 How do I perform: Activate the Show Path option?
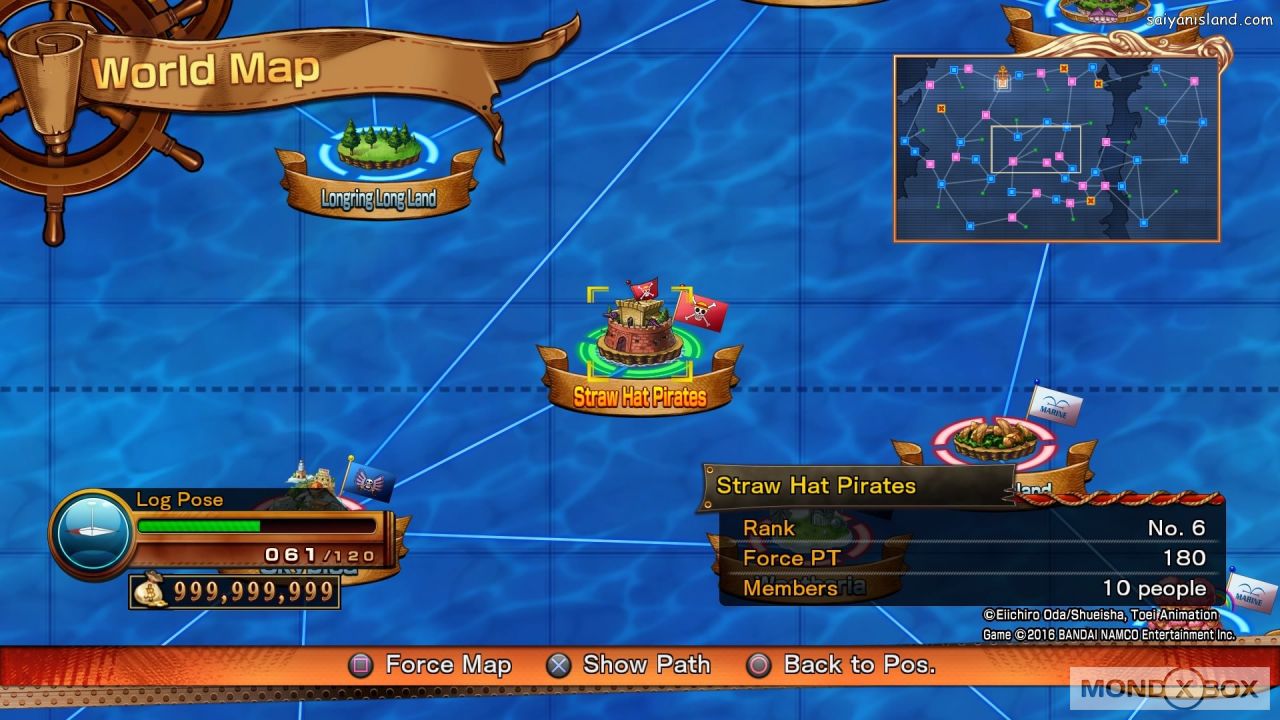[x=629, y=665]
